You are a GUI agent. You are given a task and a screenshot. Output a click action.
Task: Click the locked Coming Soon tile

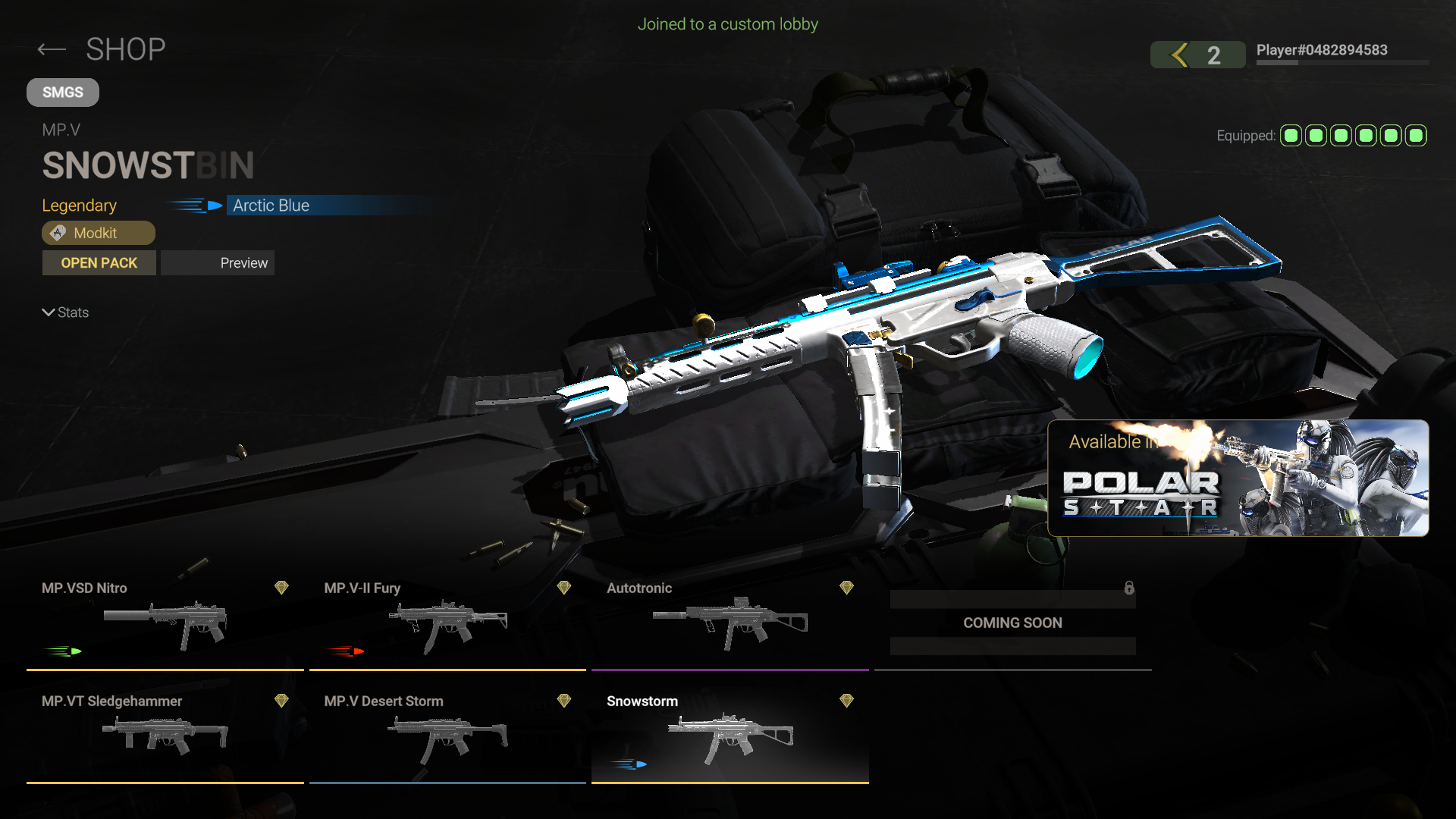pyautogui.click(x=1012, y=623)
